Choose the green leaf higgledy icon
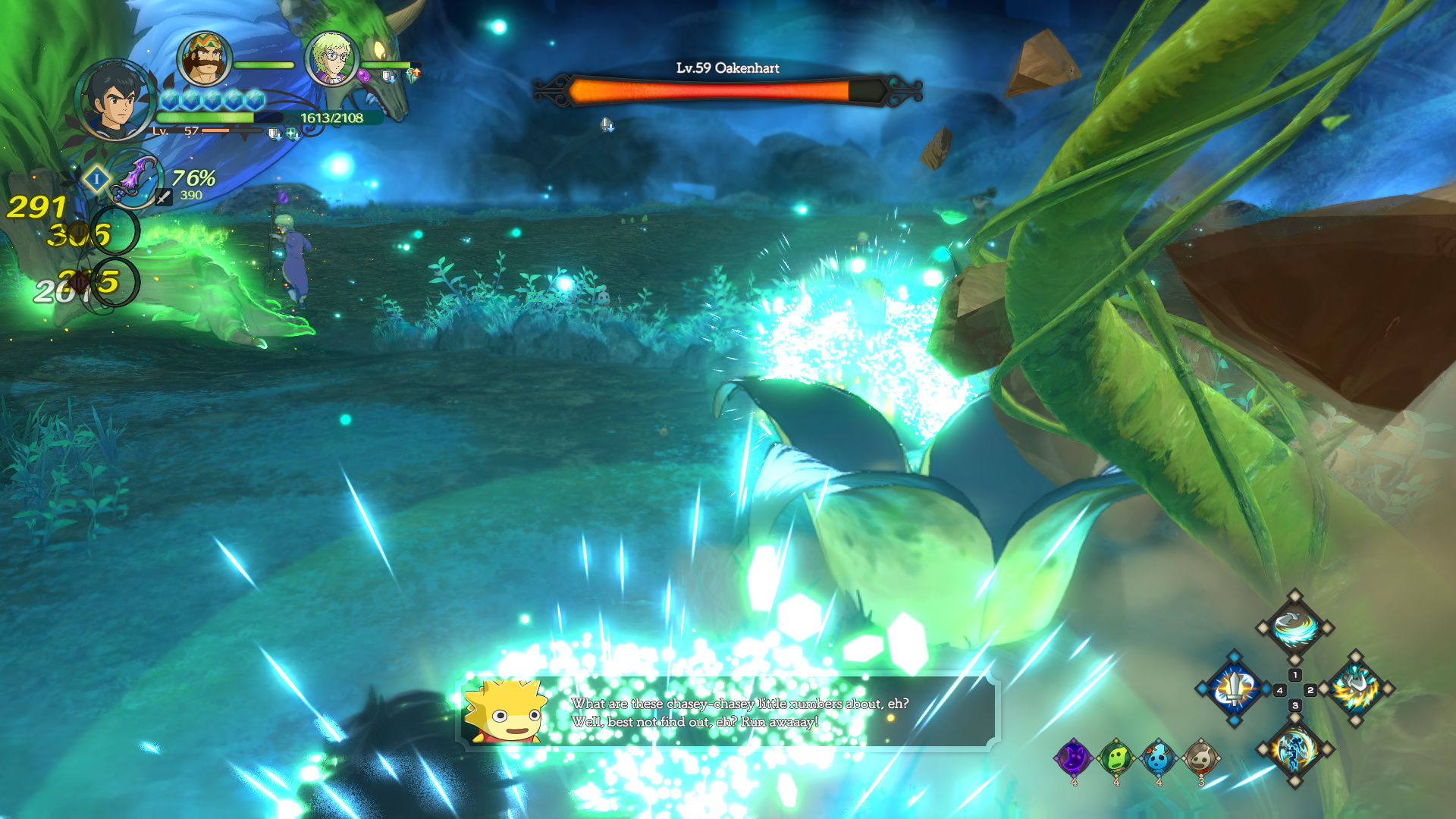Screen dimensions: 1456x819 [x=1116, y=757]
